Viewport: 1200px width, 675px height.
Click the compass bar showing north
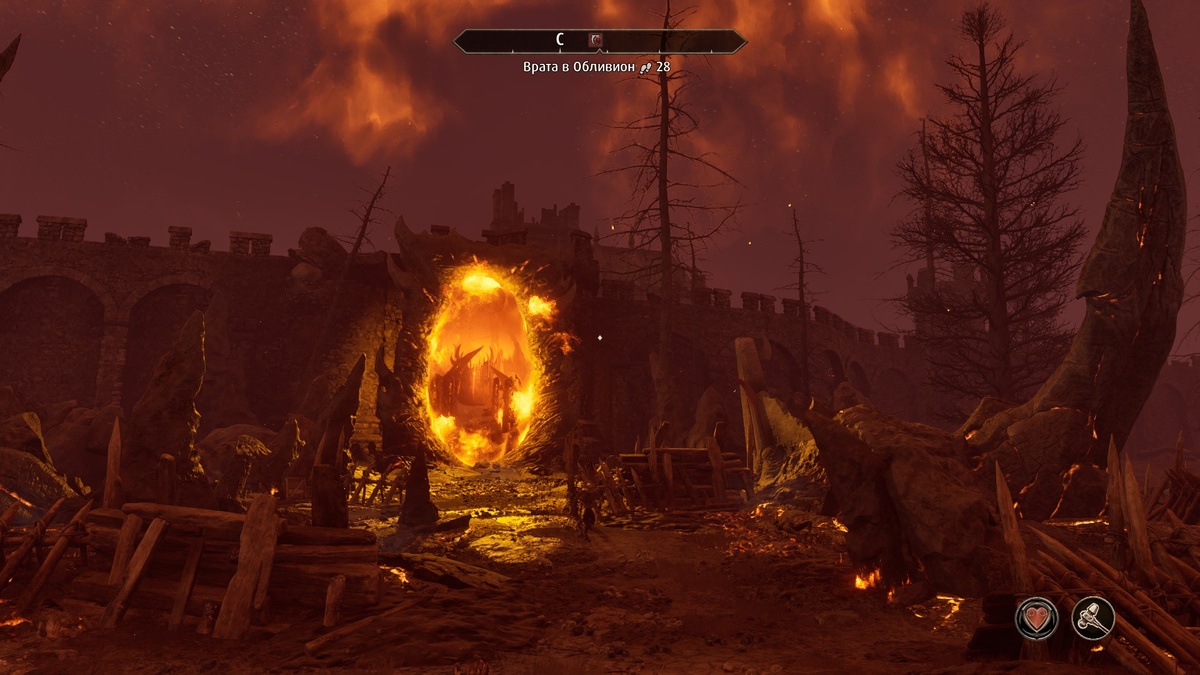(560, 41)
